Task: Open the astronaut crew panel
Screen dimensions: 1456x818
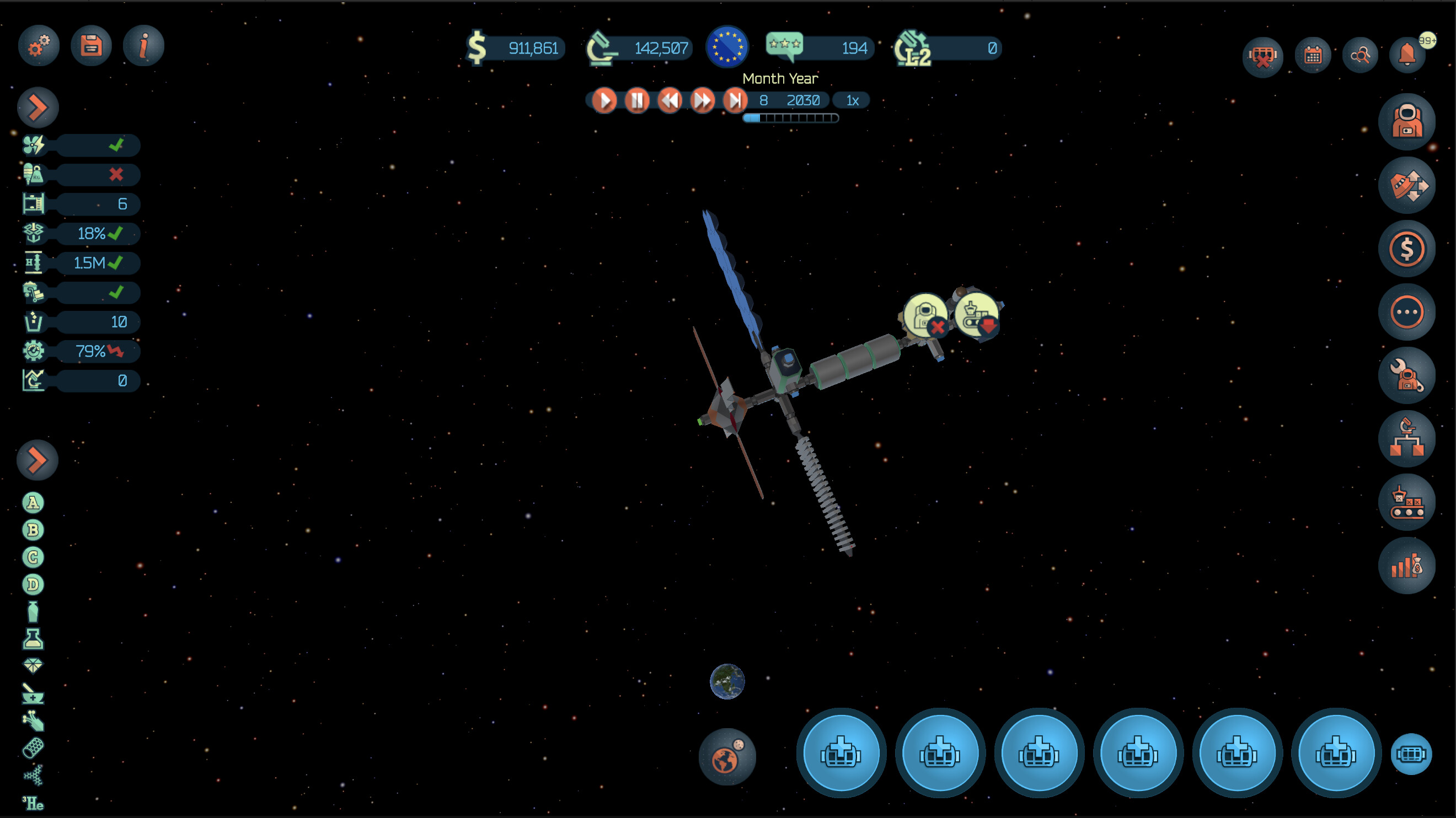Action: [1406, 121]
